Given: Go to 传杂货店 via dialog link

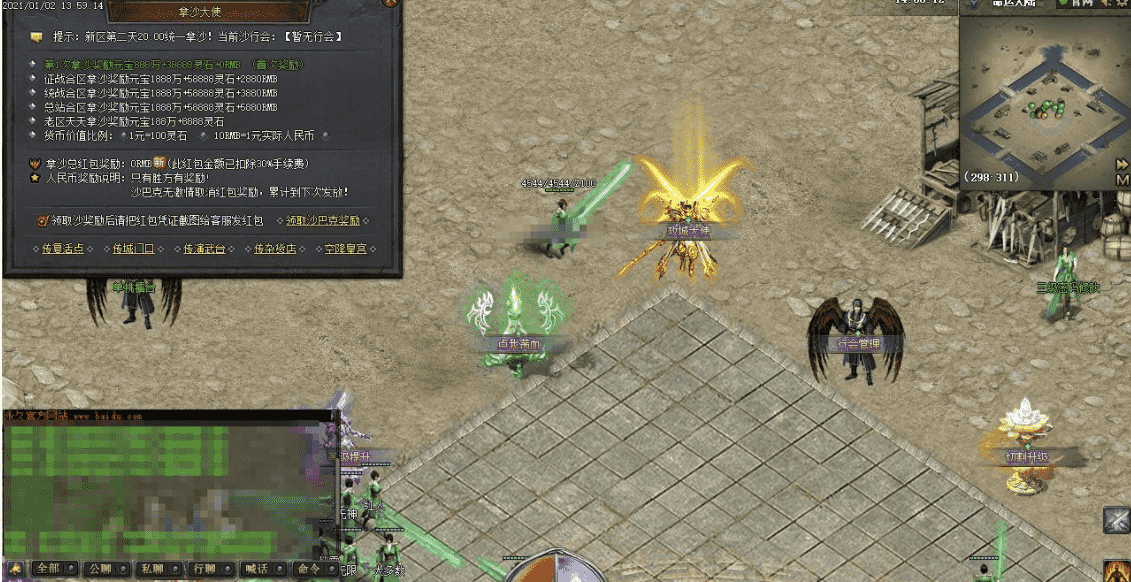Looking at the screenshot, I should pyautogui.click(x=275, y=248).
